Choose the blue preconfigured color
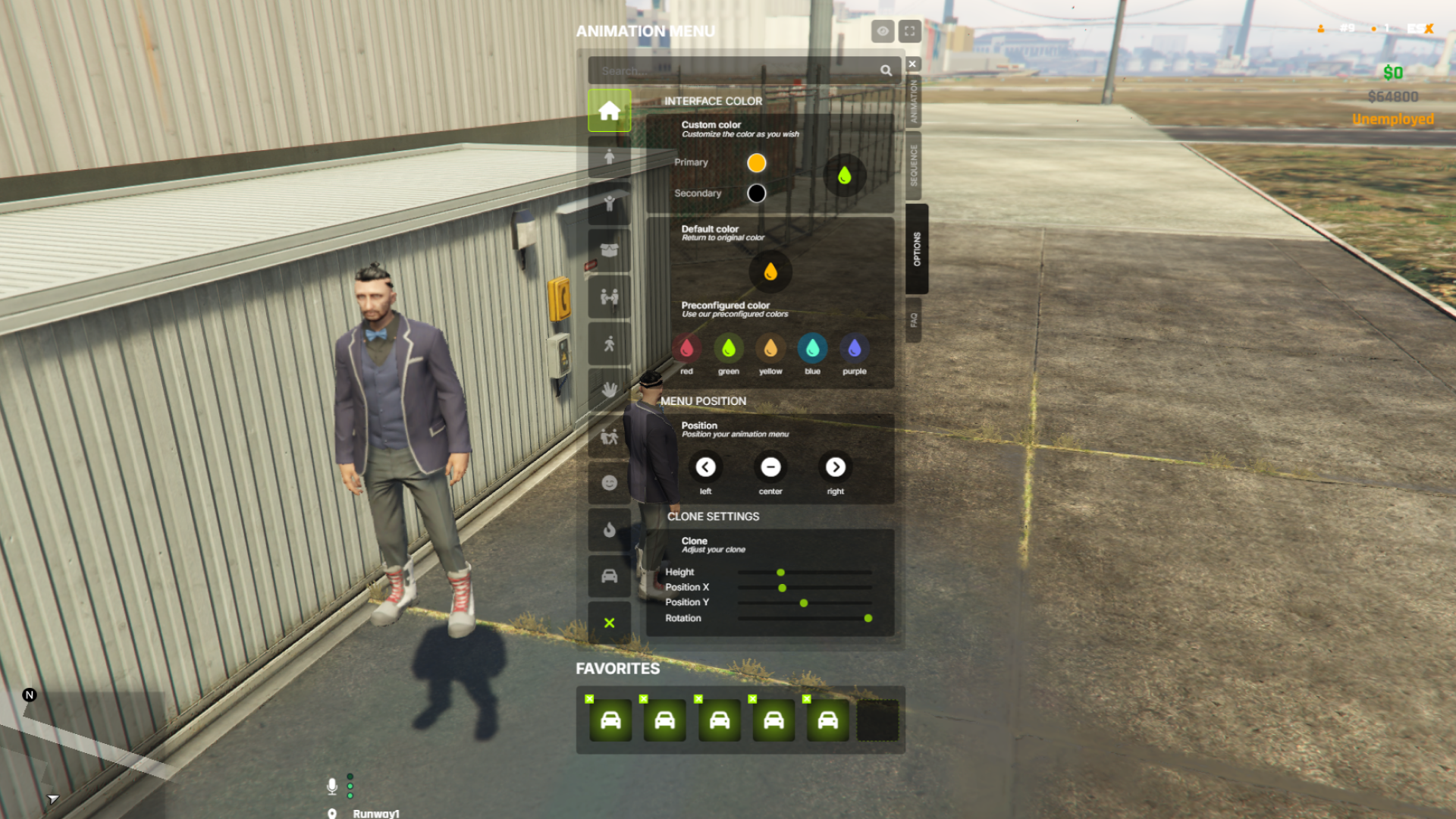The height and width of the screenshot is (819, 1456). tap(812, 348)
